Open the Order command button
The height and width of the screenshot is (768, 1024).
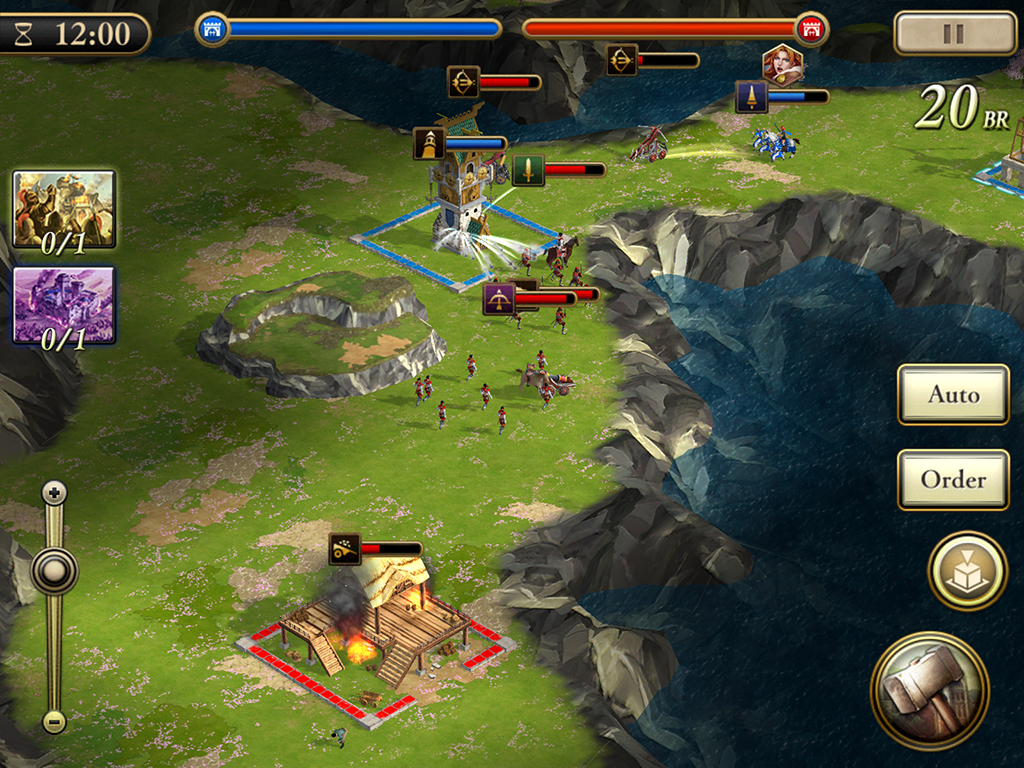pyautogui.click(x=953, y=480)
